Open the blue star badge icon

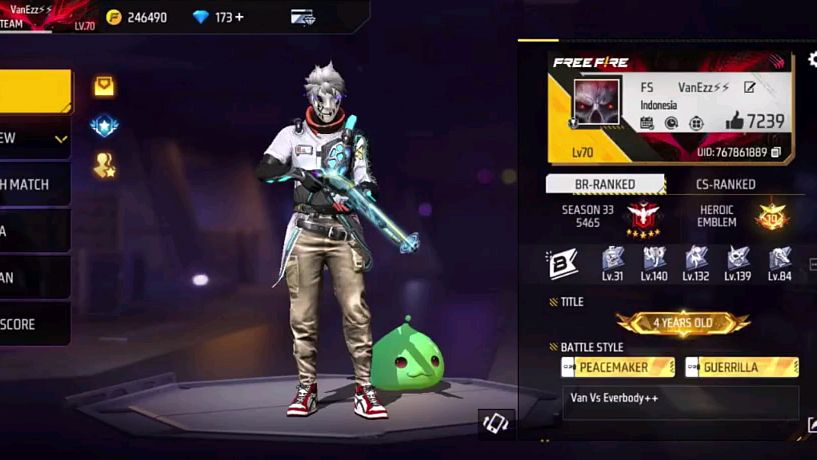click(x=104, y=126)
